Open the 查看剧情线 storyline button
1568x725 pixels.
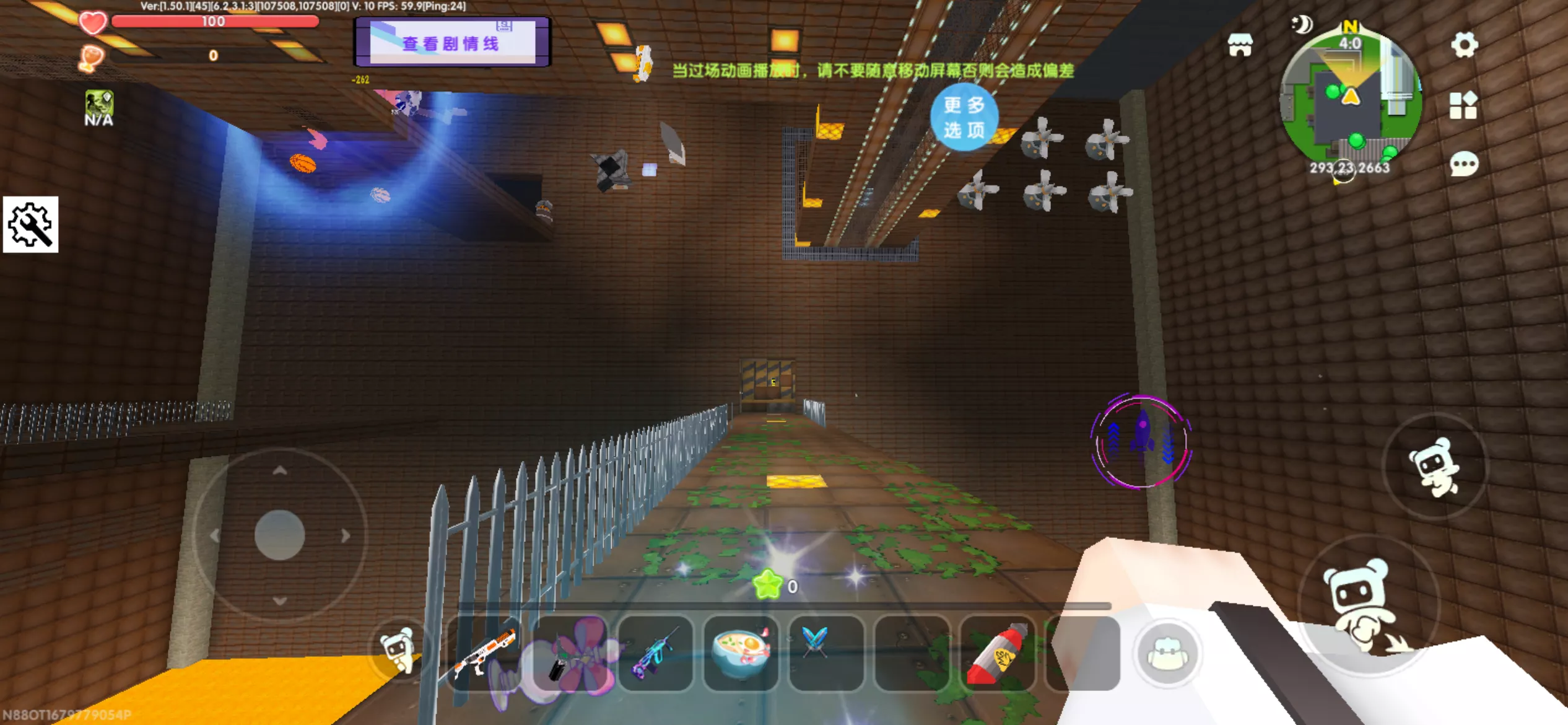pos(451,43)
